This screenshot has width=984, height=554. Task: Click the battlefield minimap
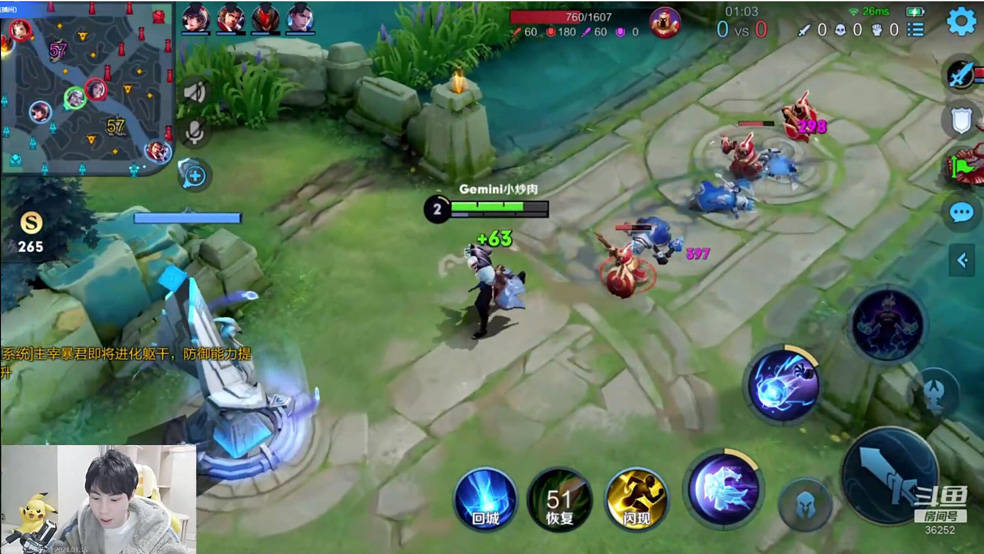[88, 88]
